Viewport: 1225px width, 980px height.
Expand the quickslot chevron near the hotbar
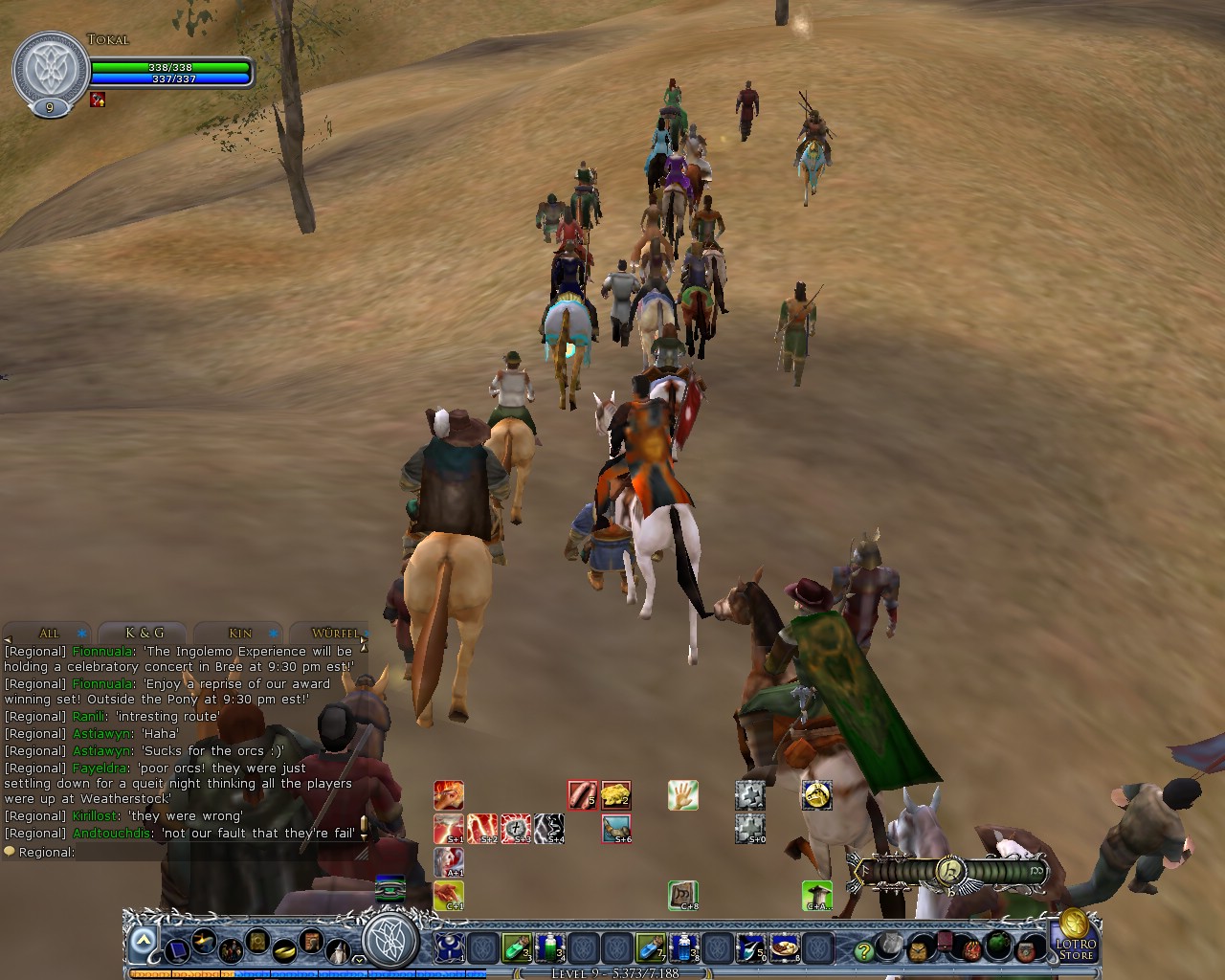point(358,960)
